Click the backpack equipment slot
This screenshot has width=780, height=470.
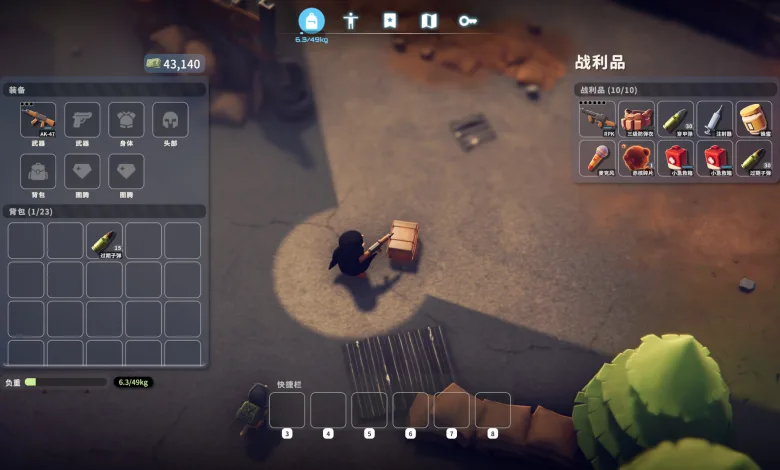pos(38,171)
